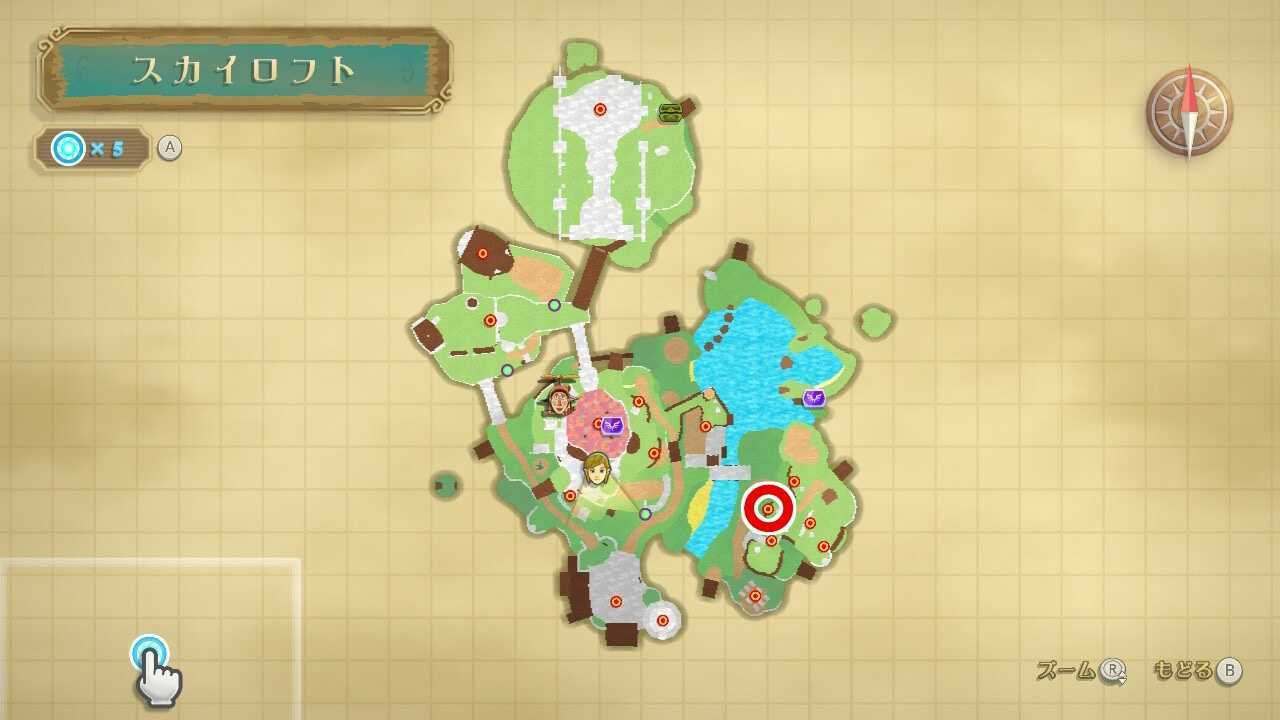Tap the red door marker at the northern island summit

[601, 109]
